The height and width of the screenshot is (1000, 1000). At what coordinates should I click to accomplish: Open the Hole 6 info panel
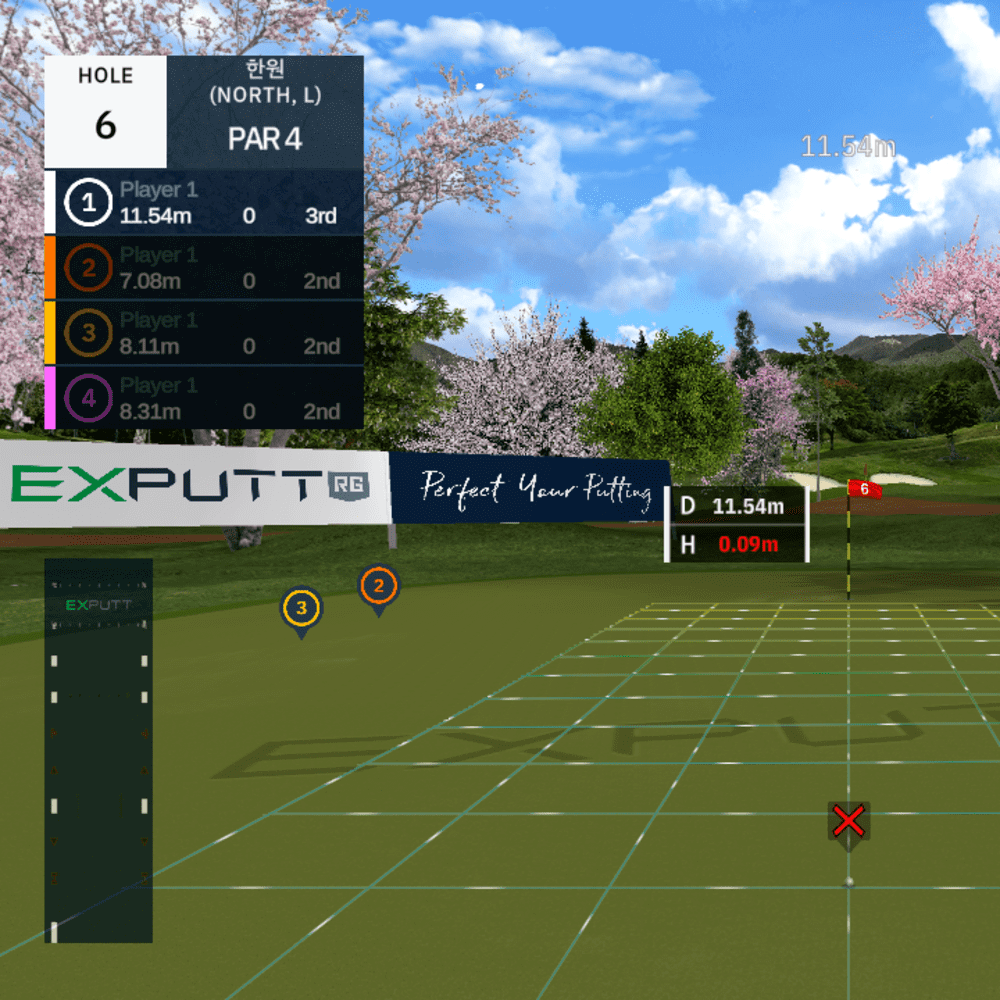point(106,111)
